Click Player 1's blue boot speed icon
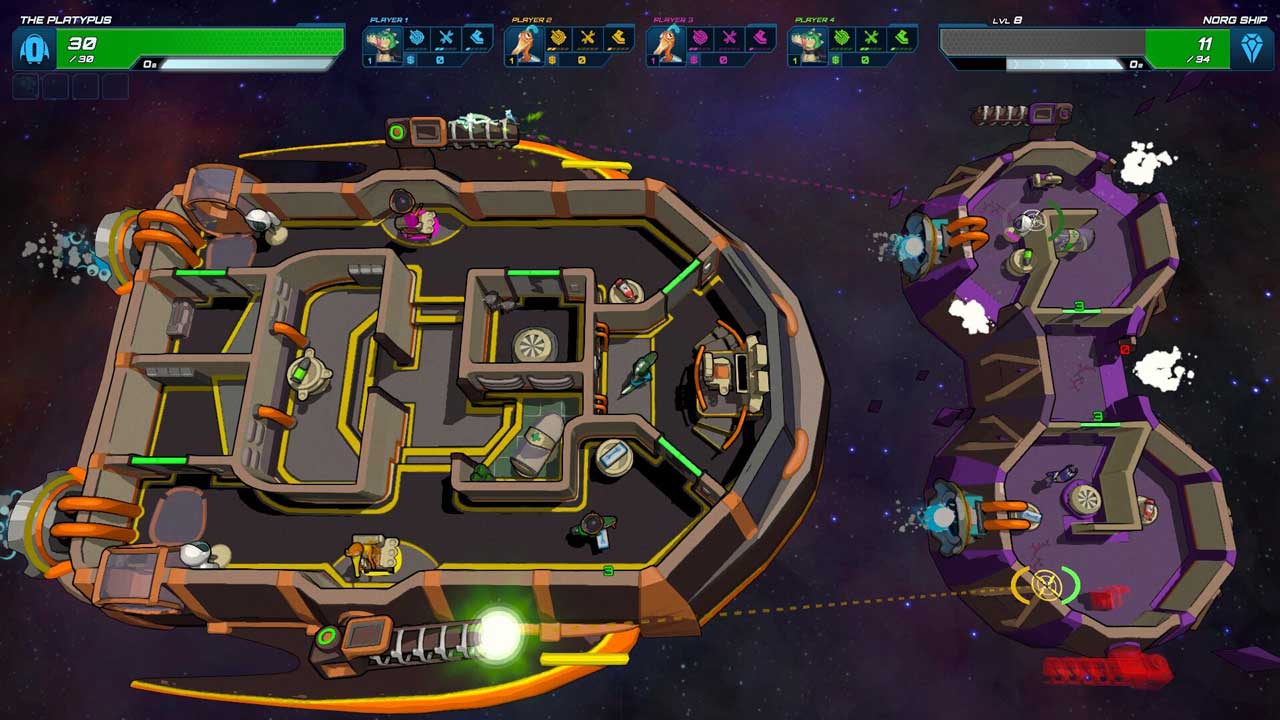 (x=476, y=38)
